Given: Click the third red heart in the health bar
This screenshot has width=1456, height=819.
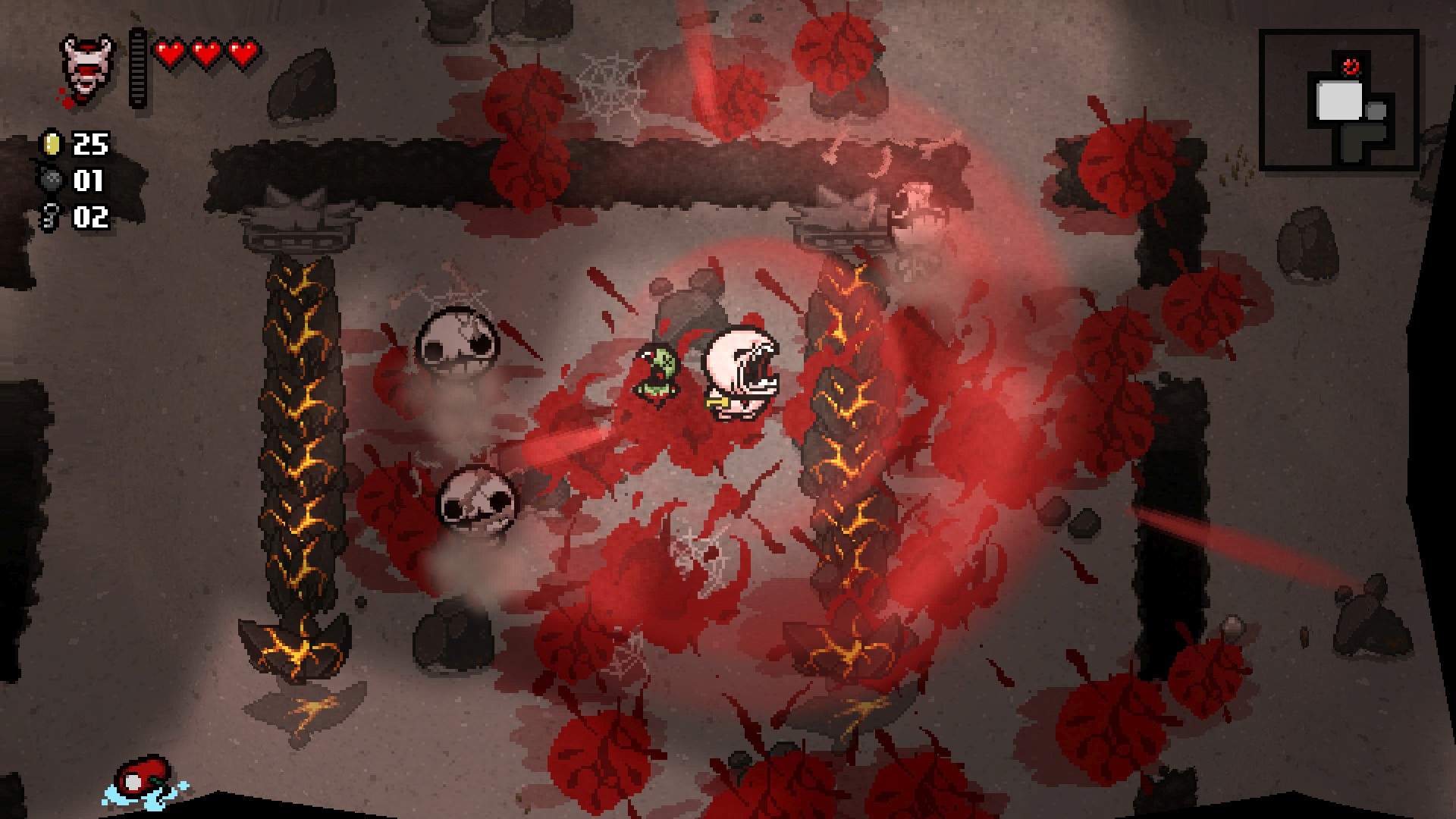Looking at the screenshot, I should (x=241, y=52).
